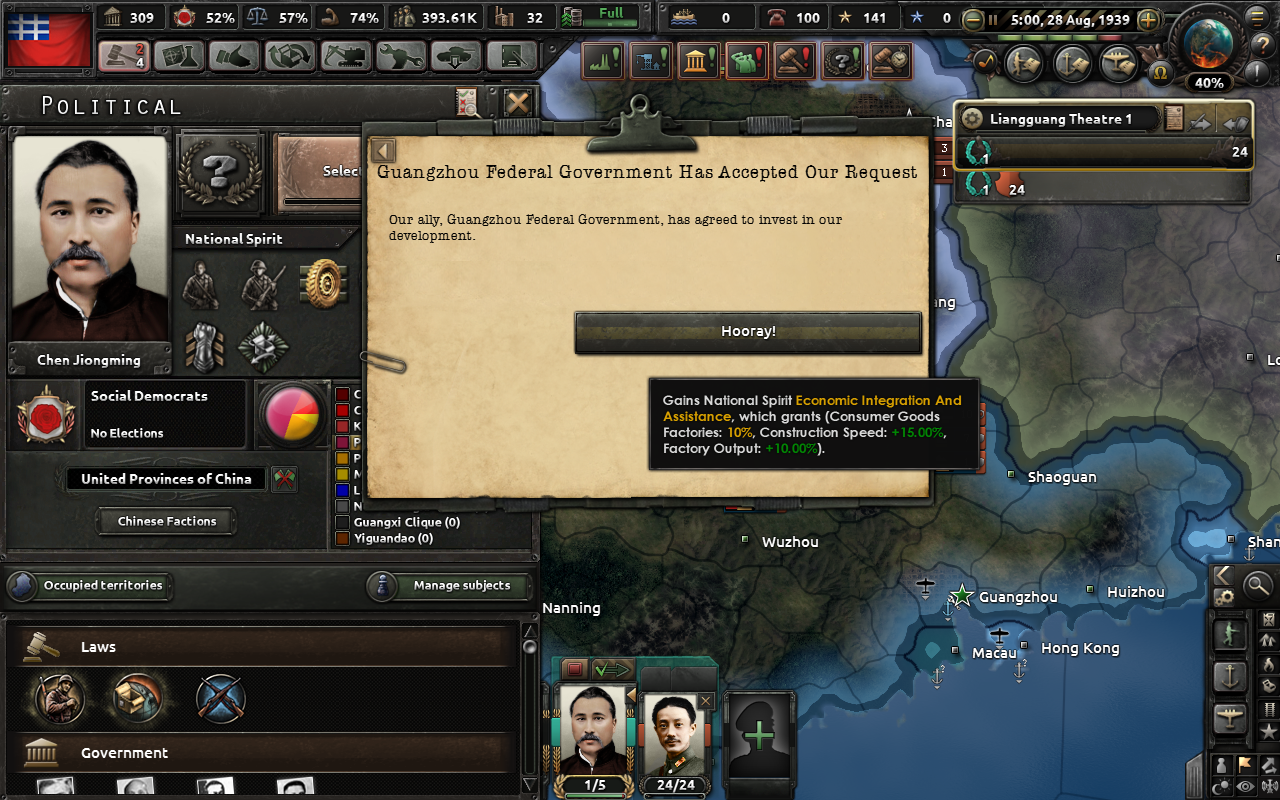Collapse the right map panel with the chevron
The width and height of the screenshot is (1280, 800).
click(x=1224, y=575)
